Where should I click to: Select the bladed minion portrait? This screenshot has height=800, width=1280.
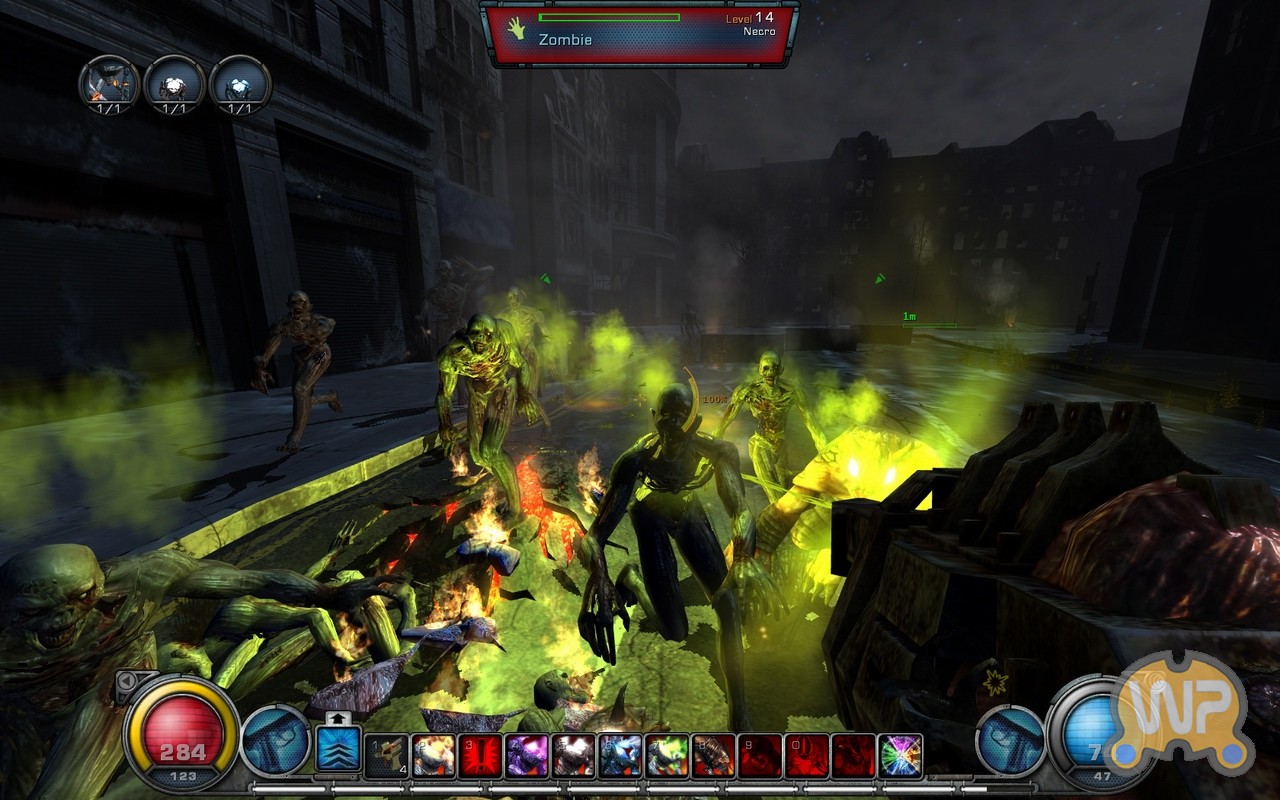109,84
